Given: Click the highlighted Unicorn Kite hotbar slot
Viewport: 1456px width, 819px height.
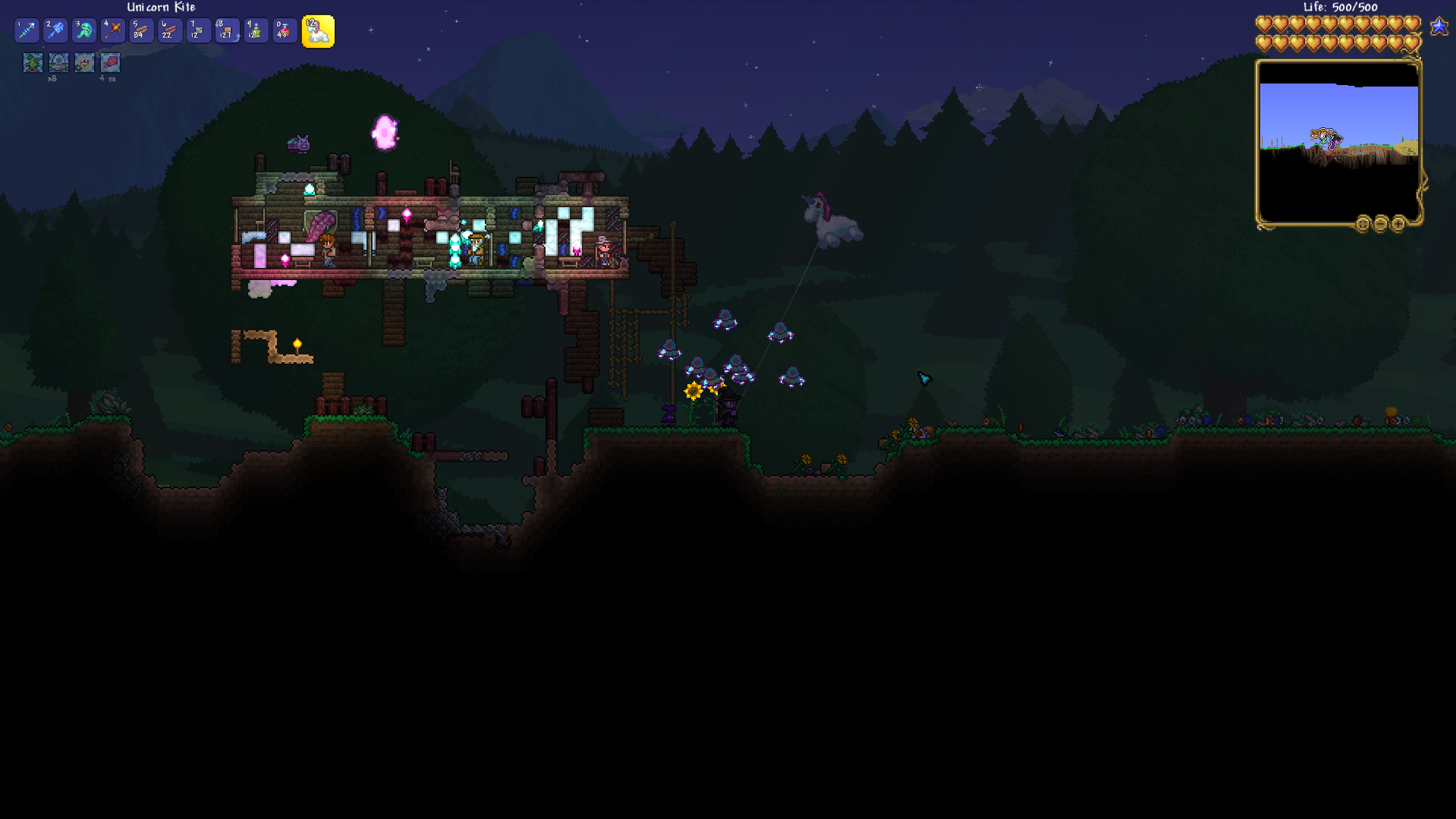Looking at the screenshot, I should coord(318,32).
